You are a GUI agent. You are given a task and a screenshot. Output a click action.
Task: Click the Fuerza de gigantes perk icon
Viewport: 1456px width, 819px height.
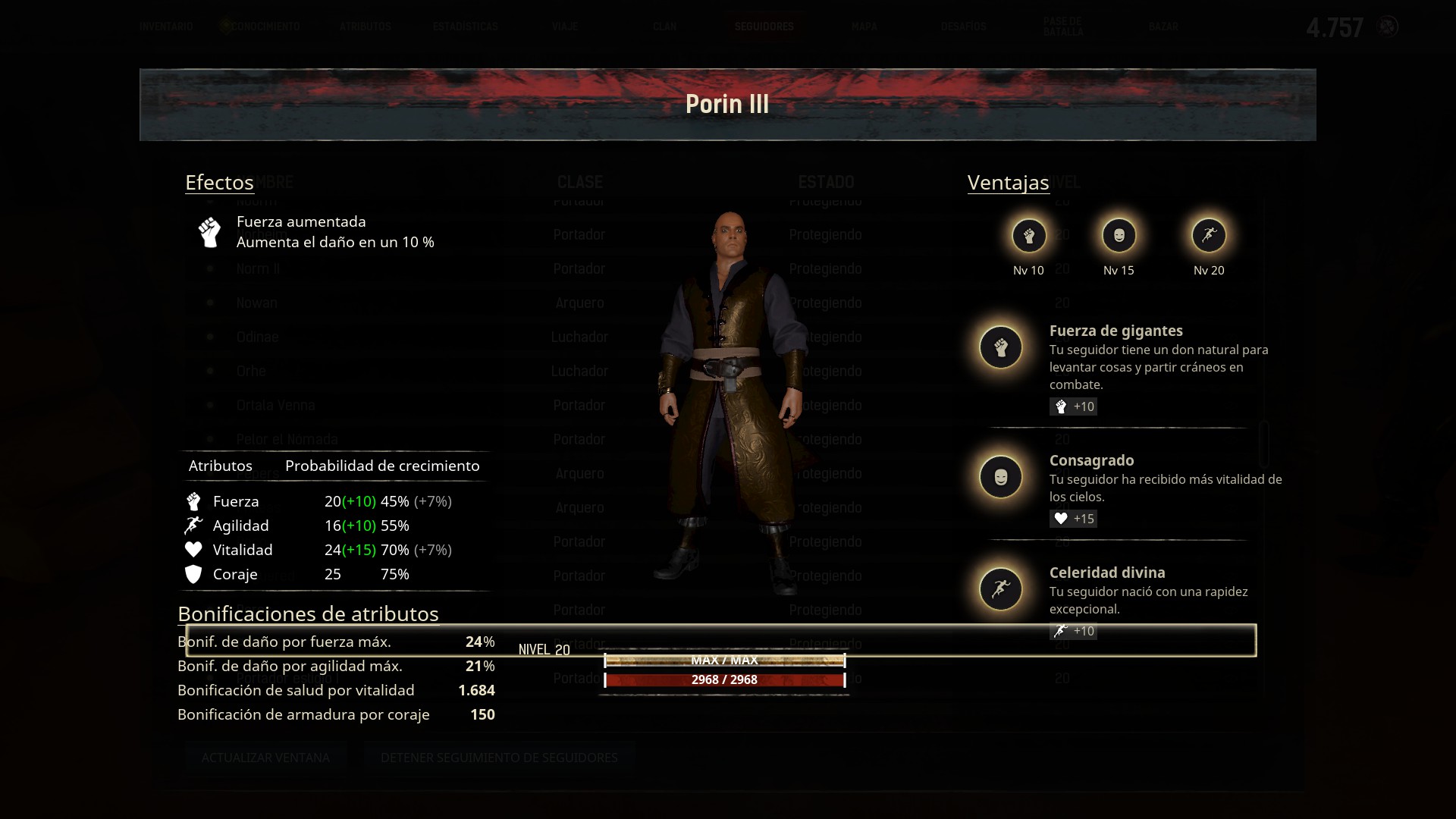[x=1001, y=347]
